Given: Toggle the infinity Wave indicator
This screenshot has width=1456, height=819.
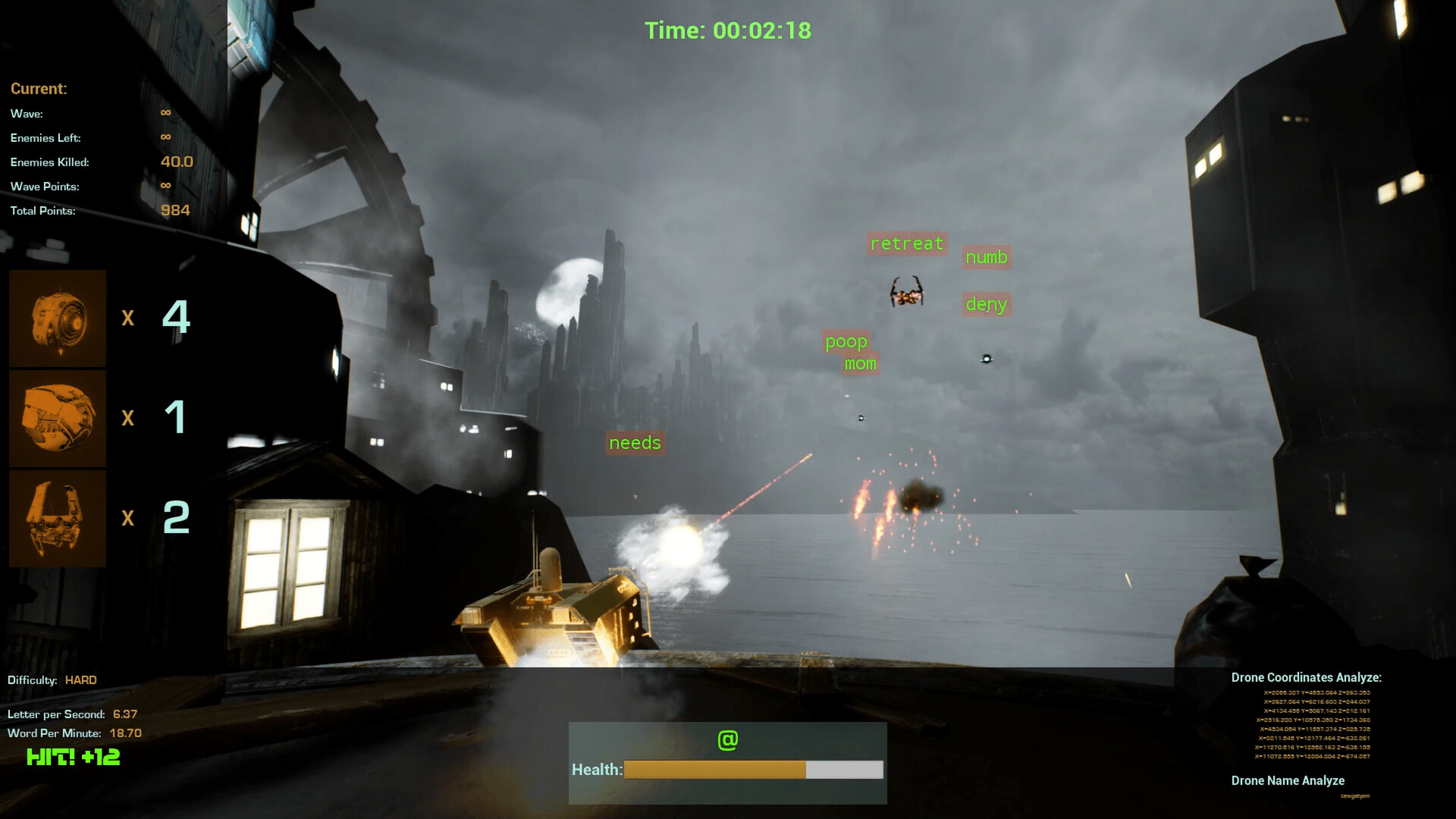Looking at the screenshot, I should (x=165, y=113).
